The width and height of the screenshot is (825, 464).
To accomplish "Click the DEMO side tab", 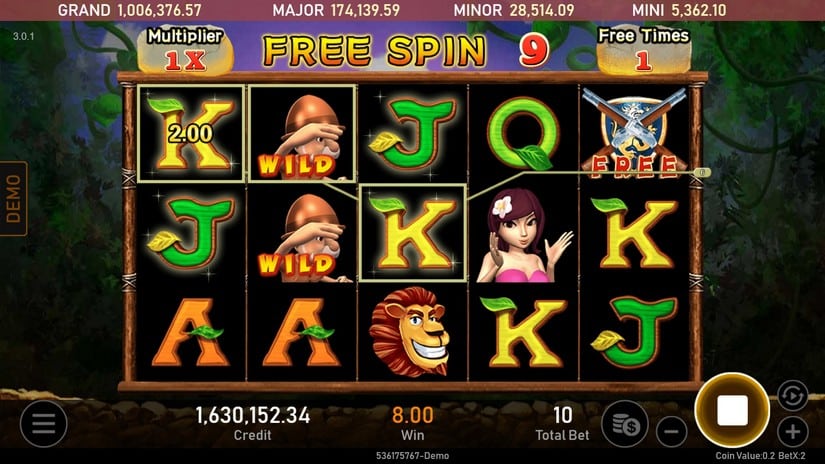I will 13,198.
